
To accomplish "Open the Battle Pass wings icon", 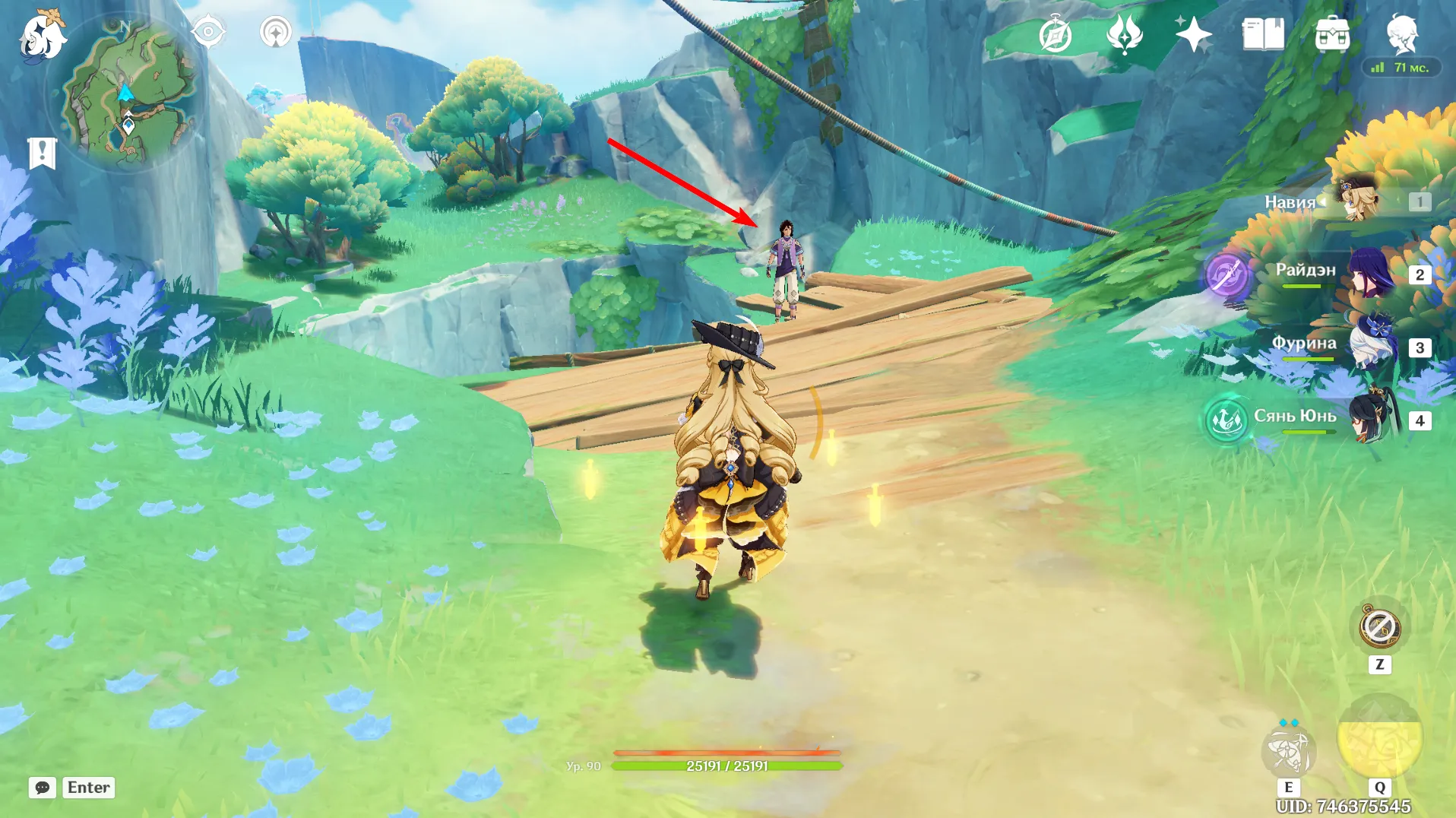I will coord(1125,34).
